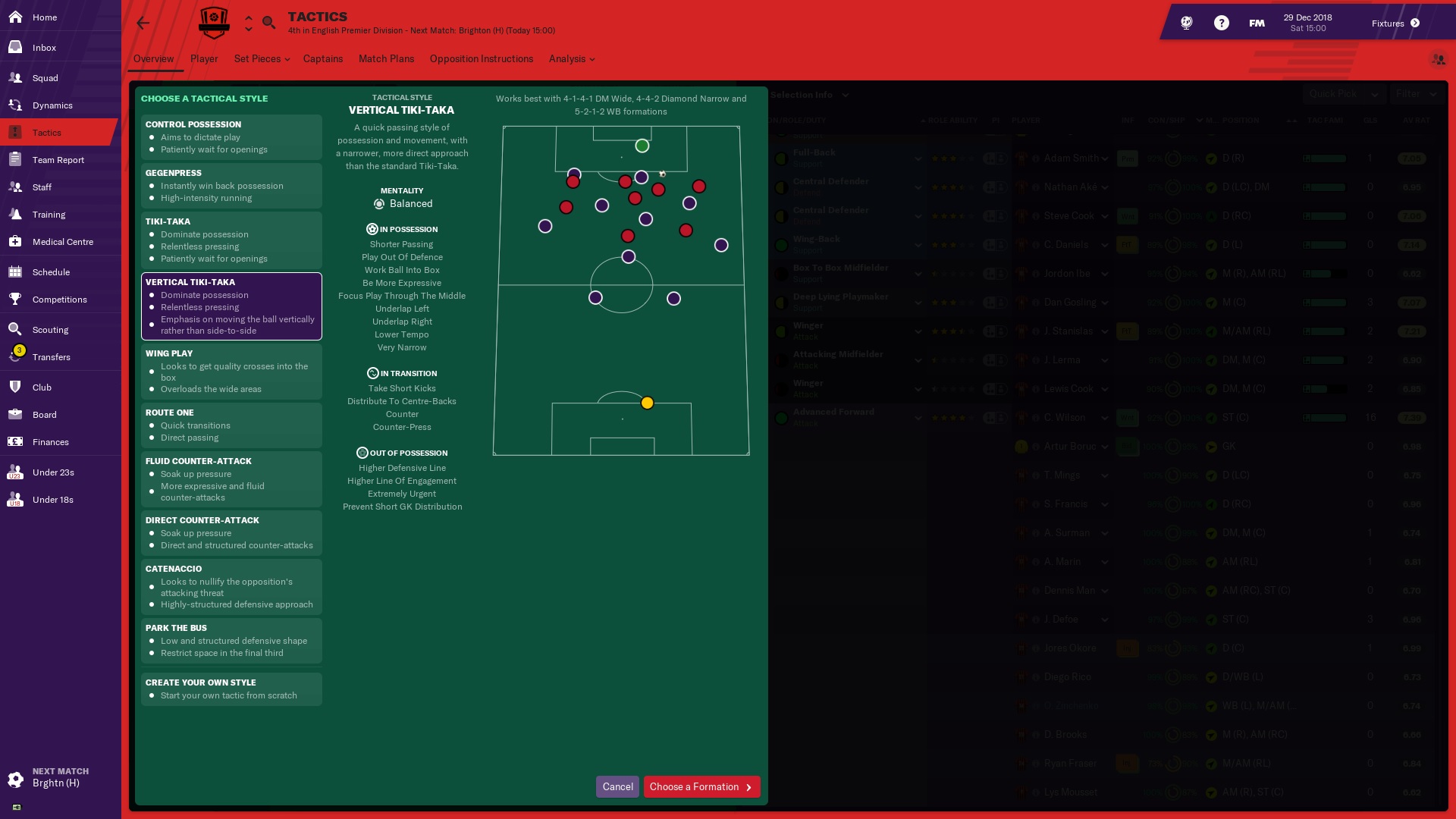This screenshot has height=819, width=1456.
Task: Select Create Your Own Style option
Action: [x=231, y=689]
